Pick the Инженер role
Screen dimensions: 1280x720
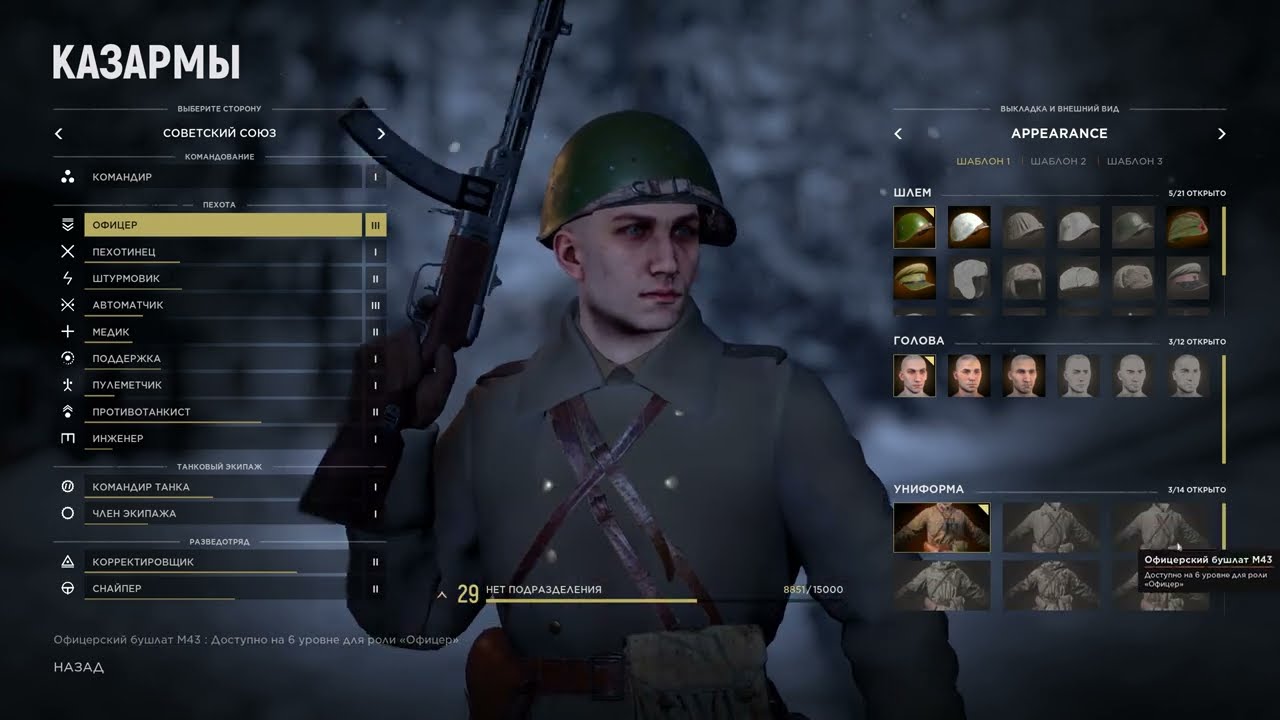tap(220, 438)
